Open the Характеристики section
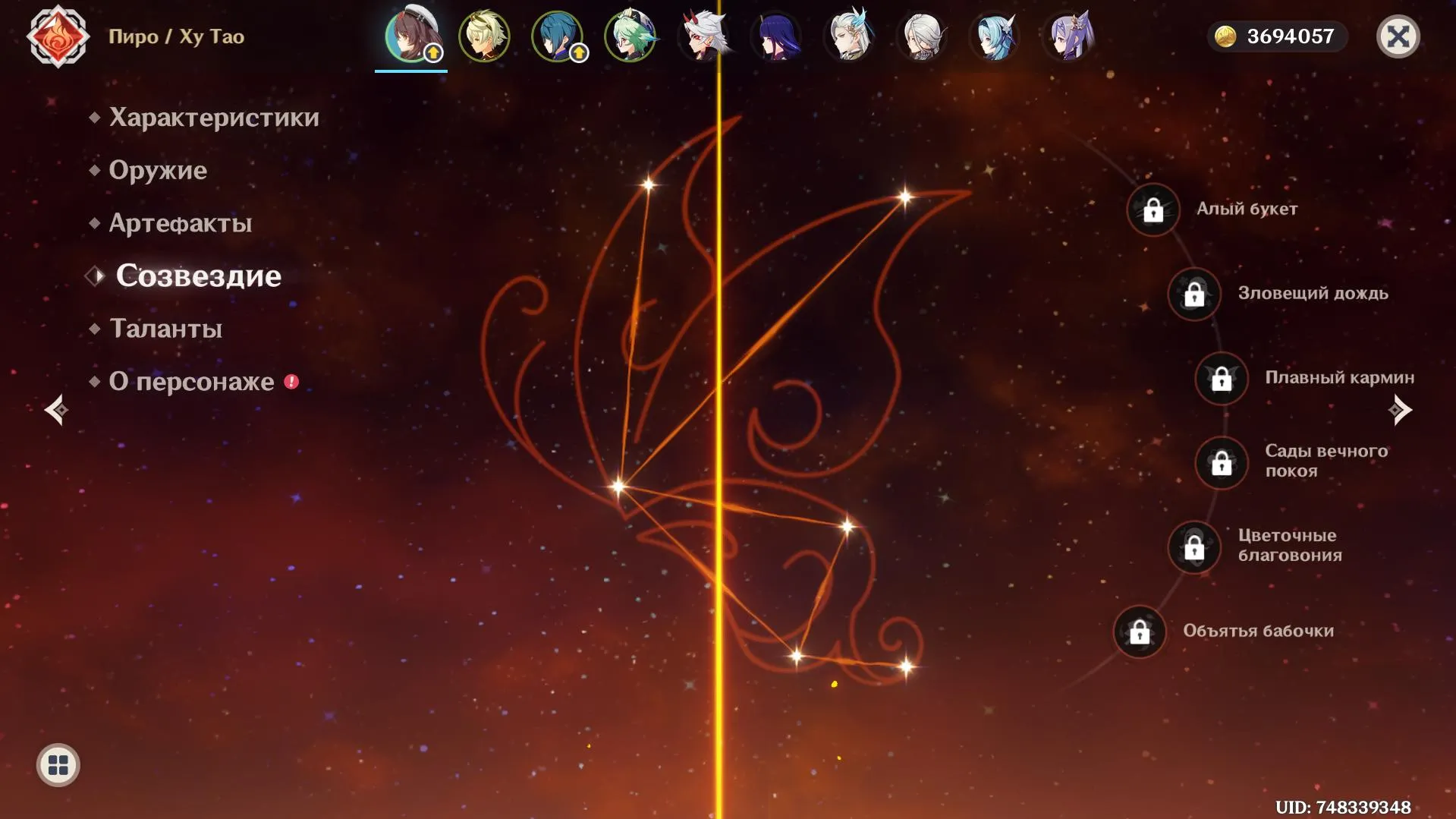The image size is (1456, 819). [213, 118]
